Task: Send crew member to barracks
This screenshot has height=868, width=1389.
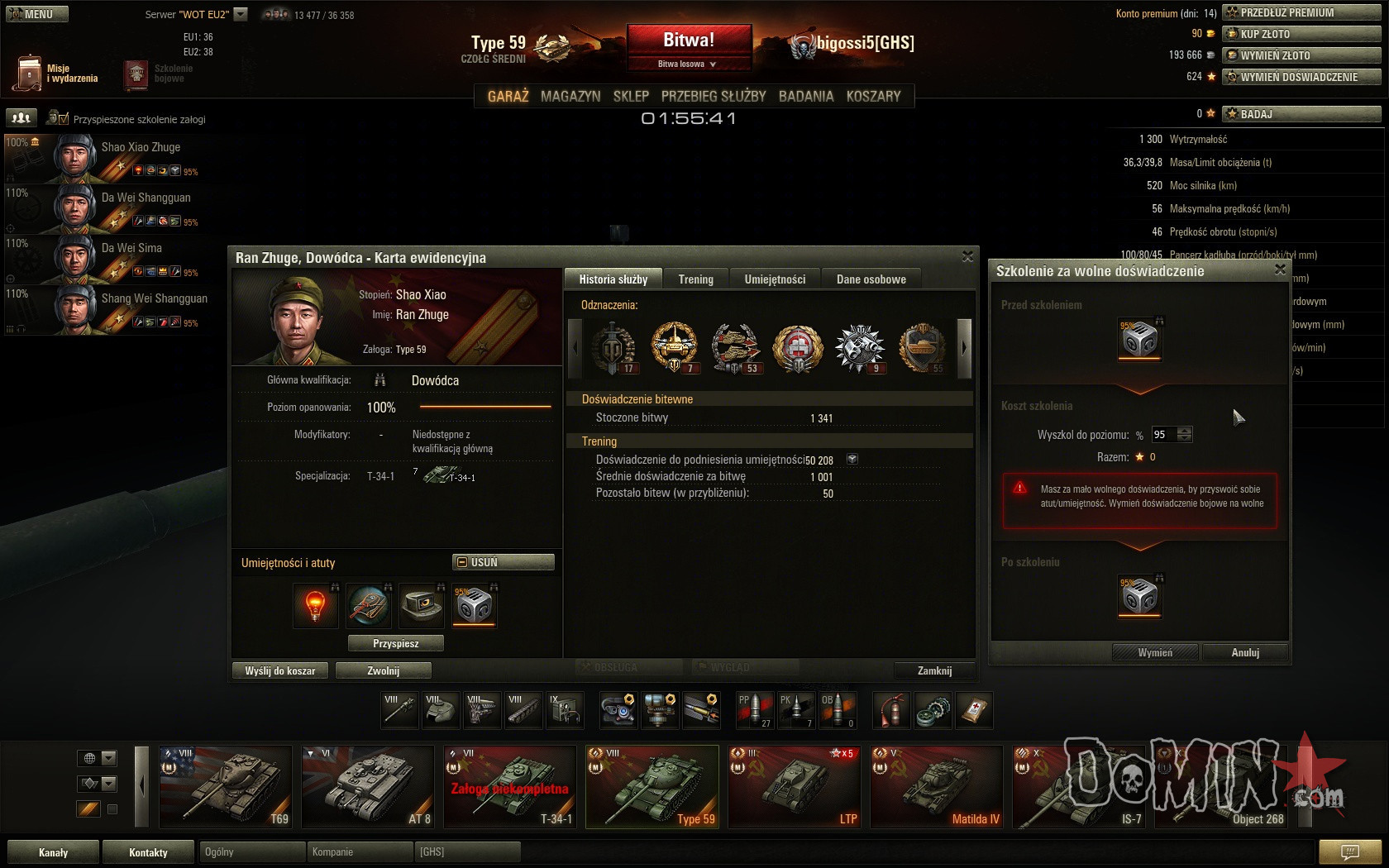Action: coord(280,670)
